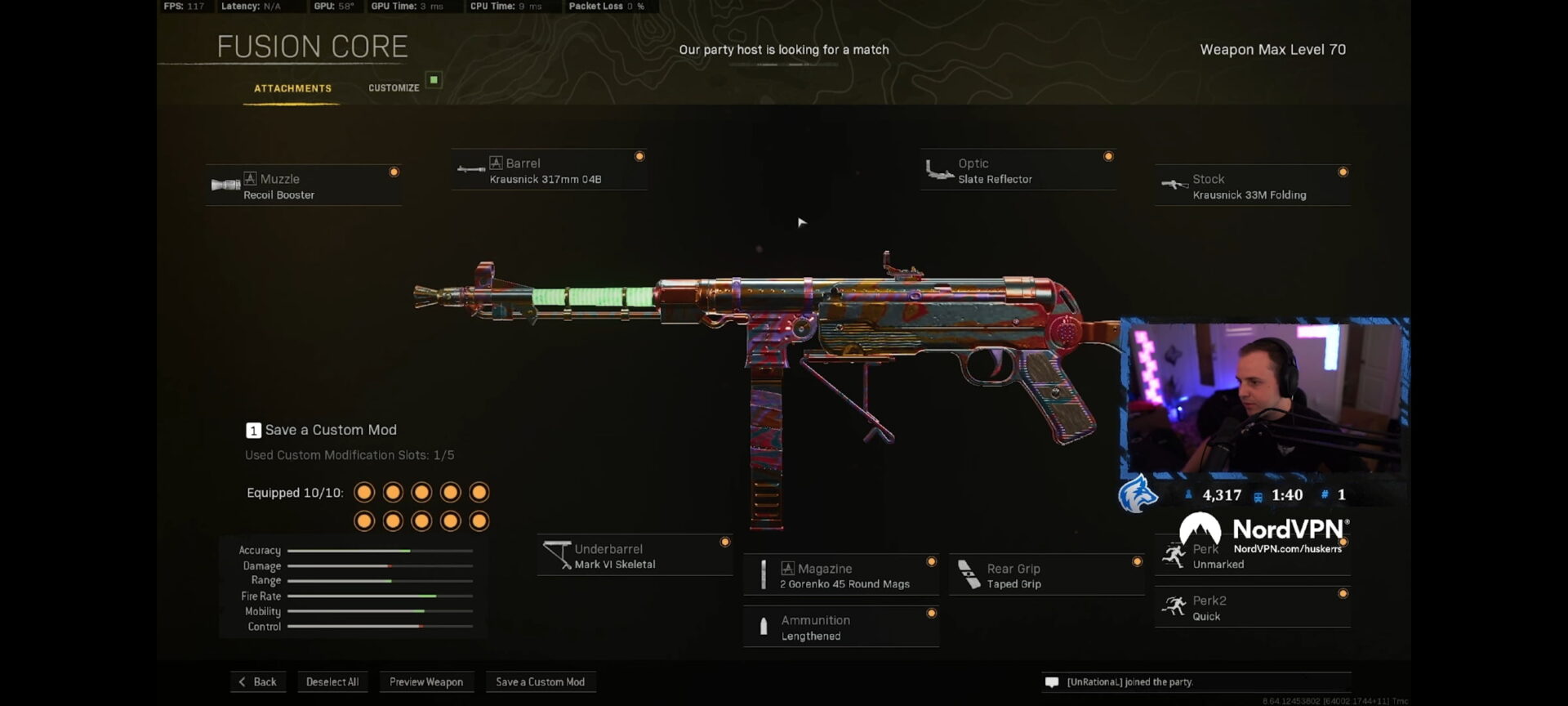Screen dimensions: 1568x706
Task: Open the party chat message box
Action: [x=1196, y=682]
